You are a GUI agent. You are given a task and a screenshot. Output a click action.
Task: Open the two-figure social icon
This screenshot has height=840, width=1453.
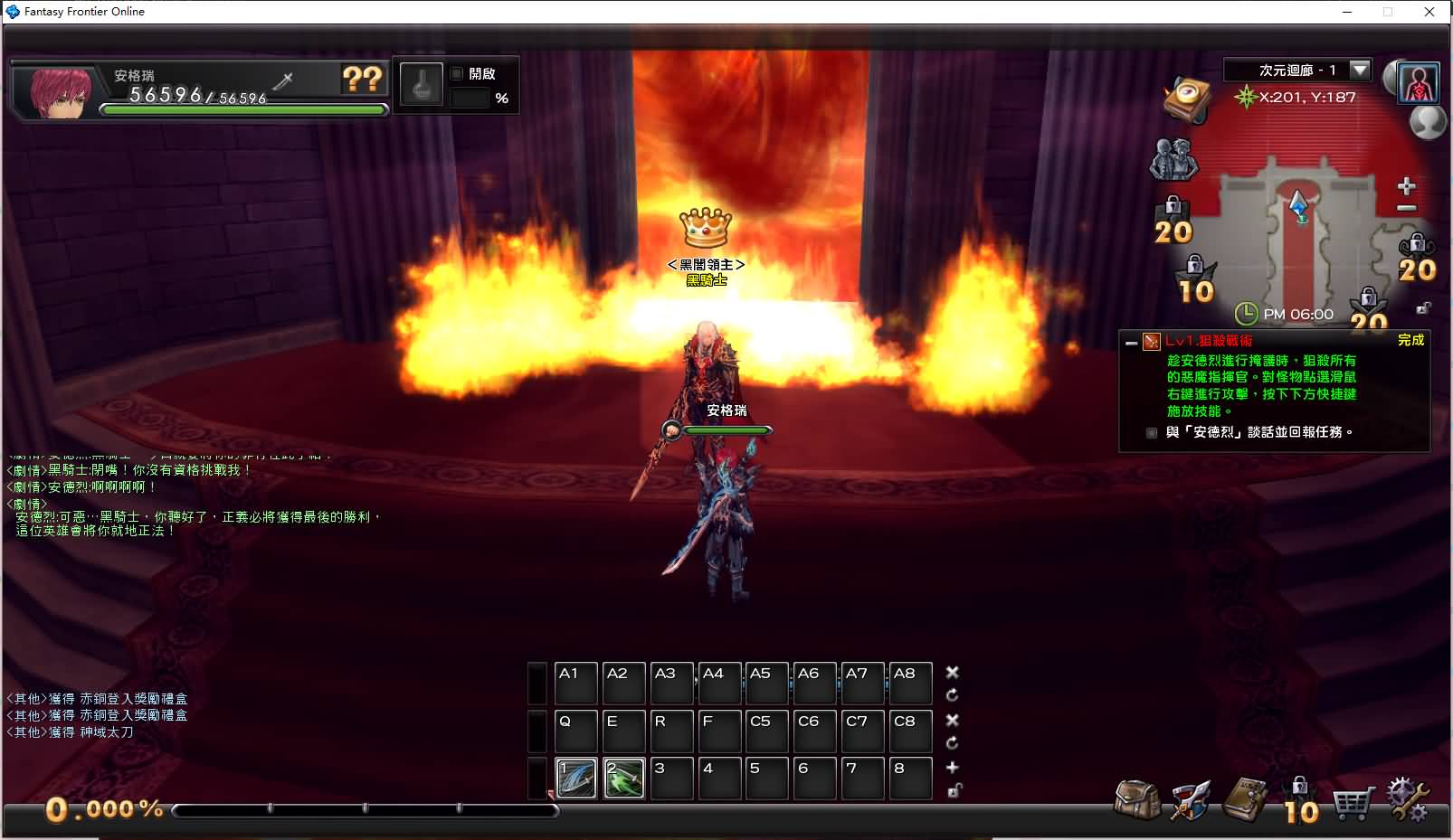(1173, 160)
